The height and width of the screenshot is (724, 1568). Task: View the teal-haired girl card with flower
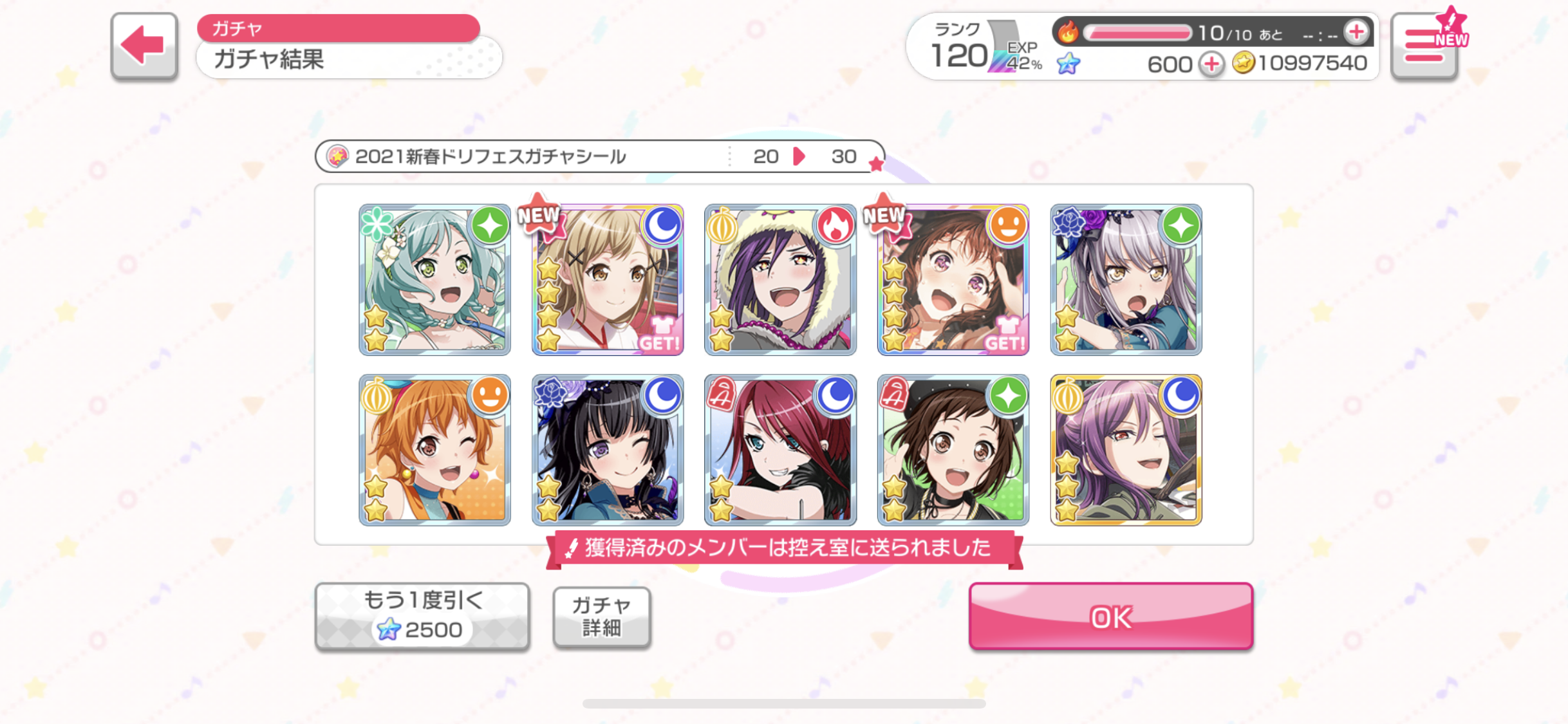pos(434,280)
